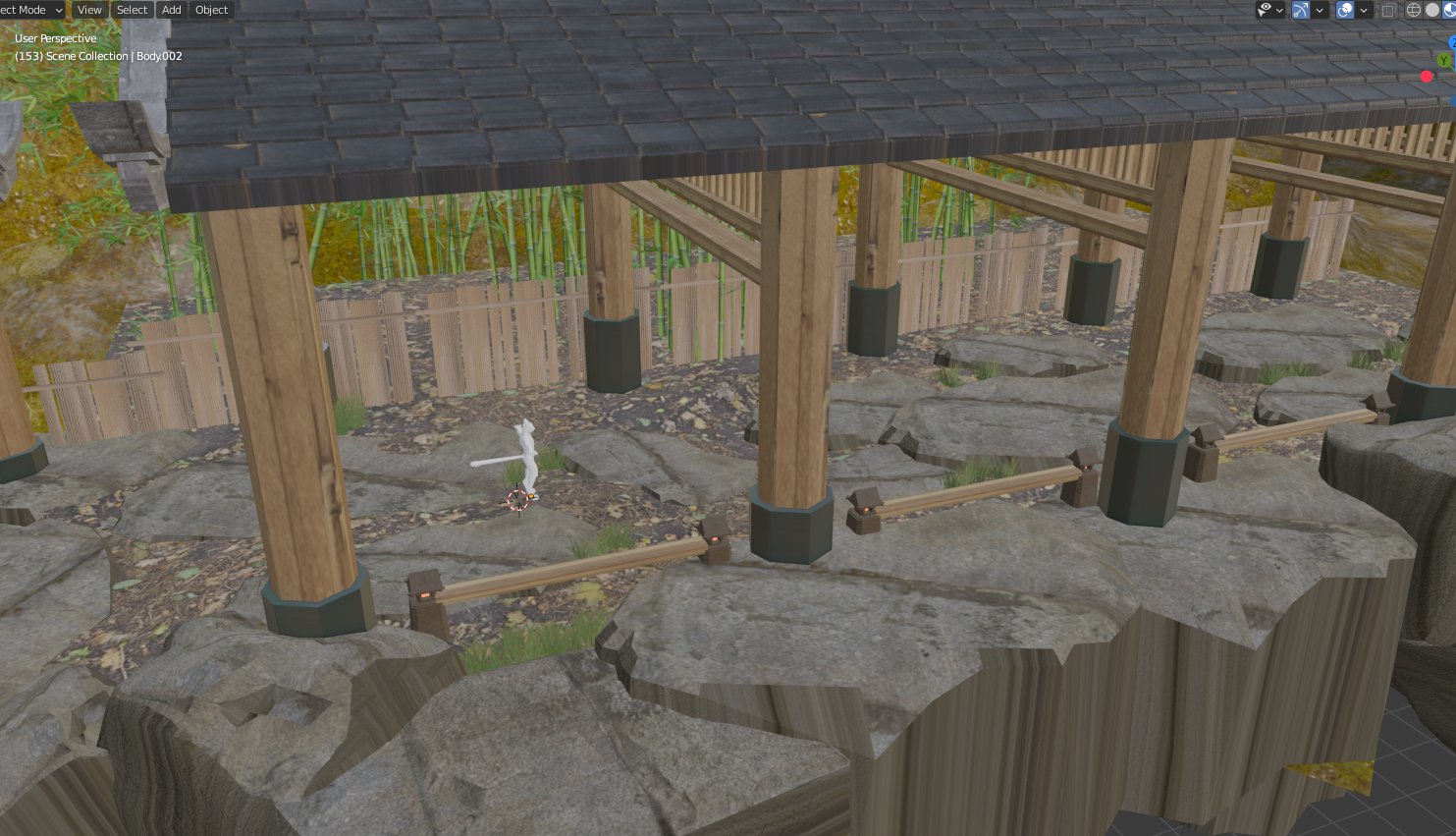Open the Add menu to create an object

171,10
